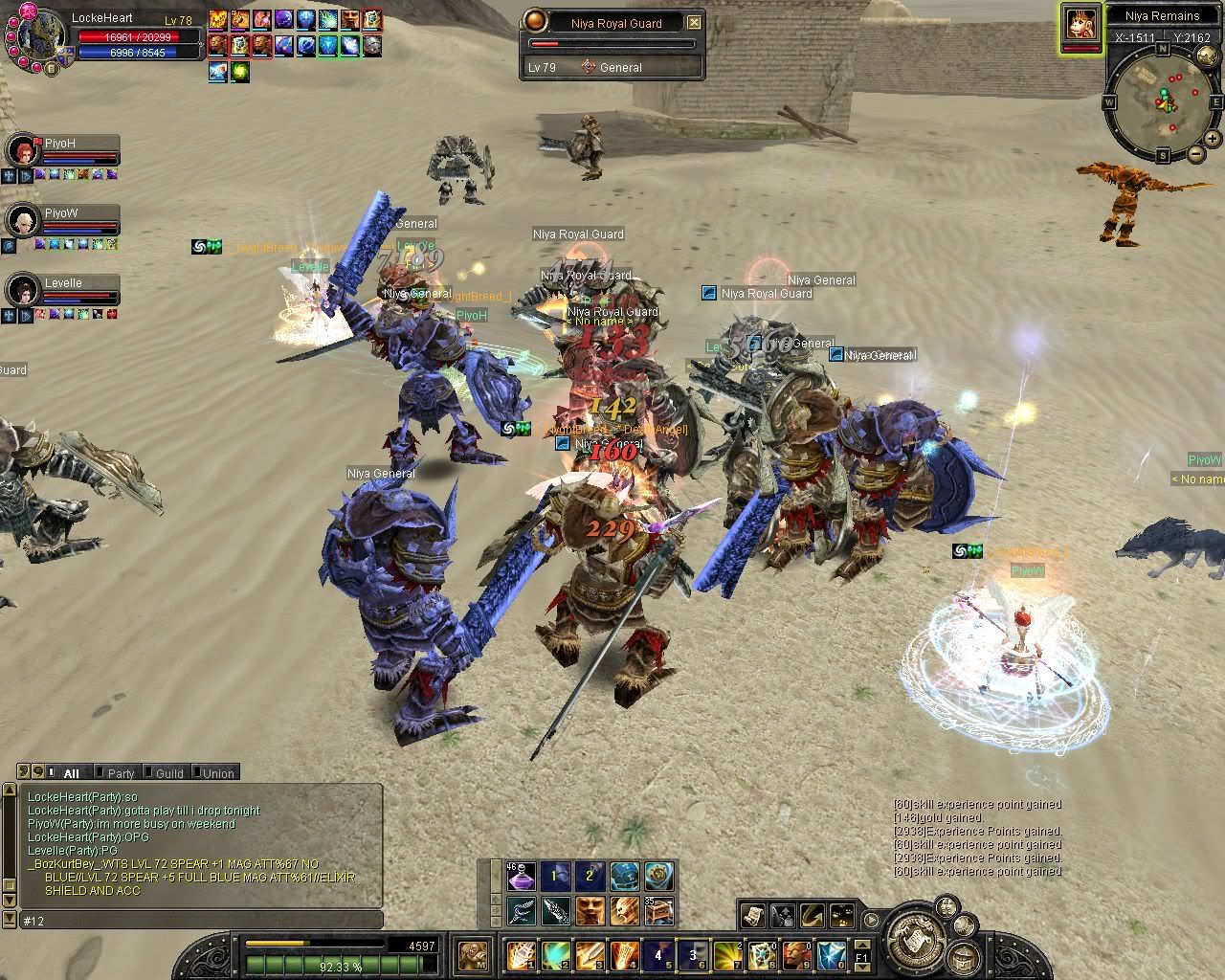The width and height of the screenshot is (1225, 980).
Task: Close the Niya Royal Guard target window
Action: pos(694,23)
